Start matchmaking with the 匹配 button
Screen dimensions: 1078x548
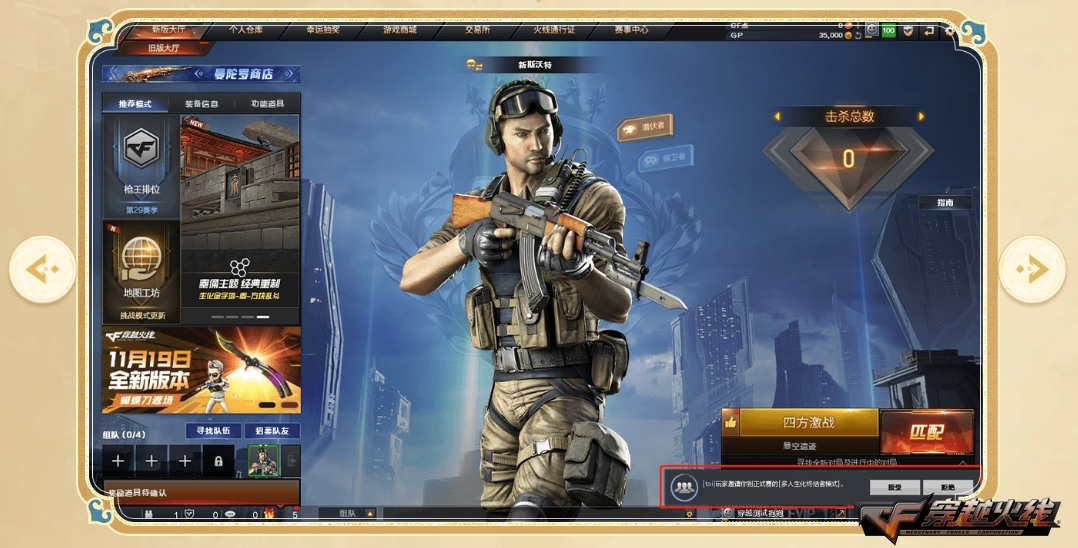pos(926,431)
